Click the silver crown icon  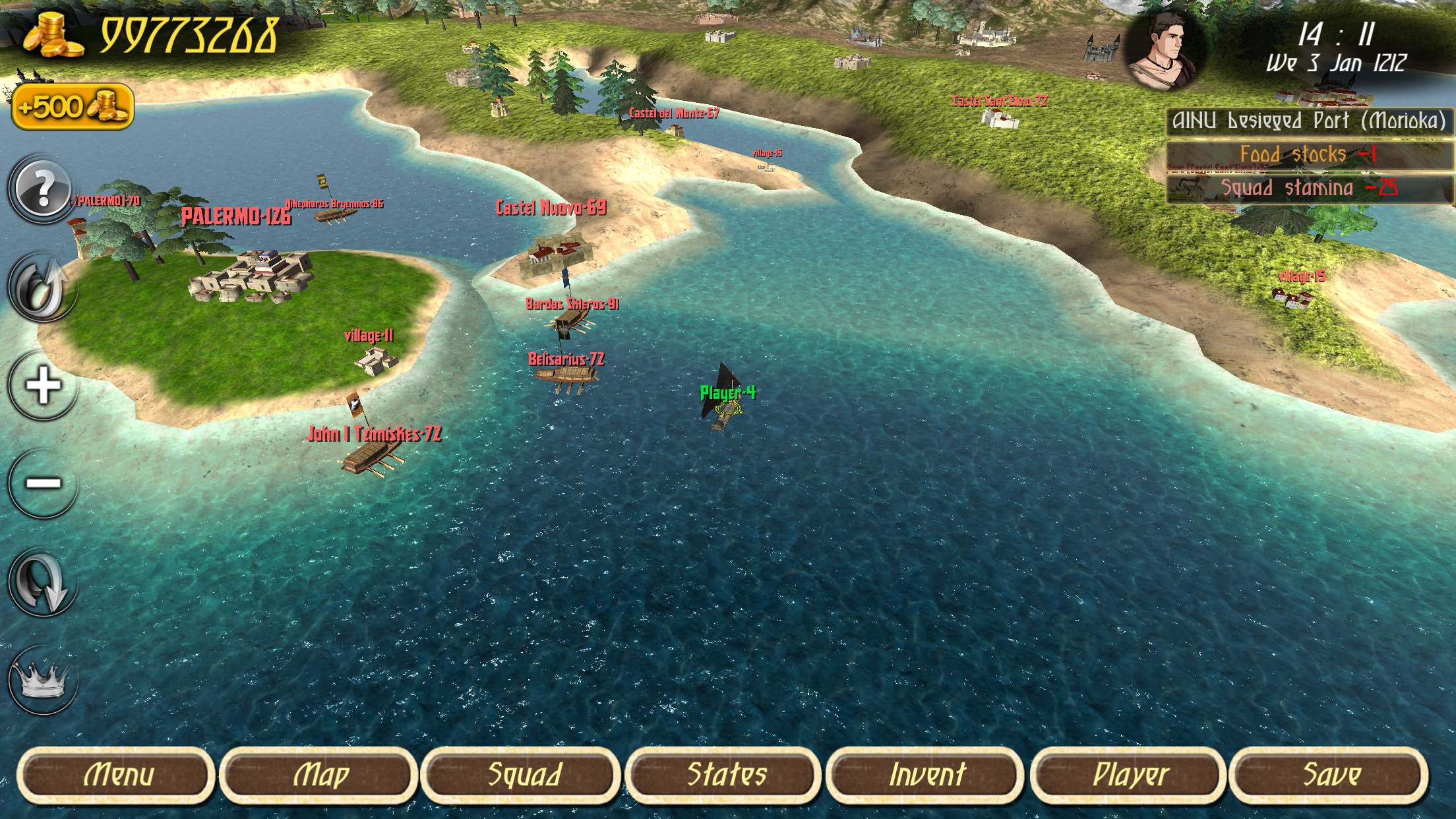43,680
